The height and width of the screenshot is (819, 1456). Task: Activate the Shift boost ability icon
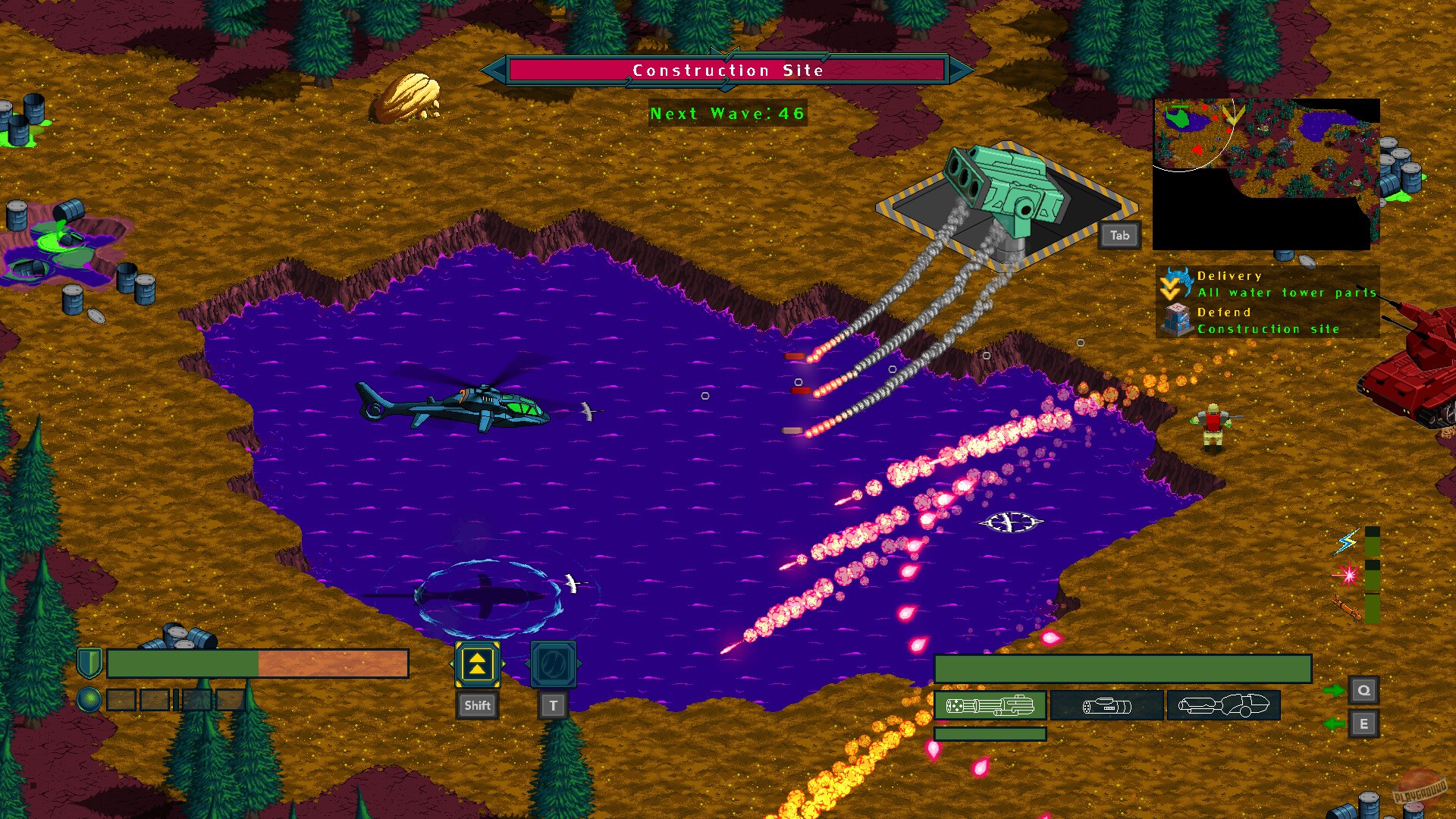478,665
